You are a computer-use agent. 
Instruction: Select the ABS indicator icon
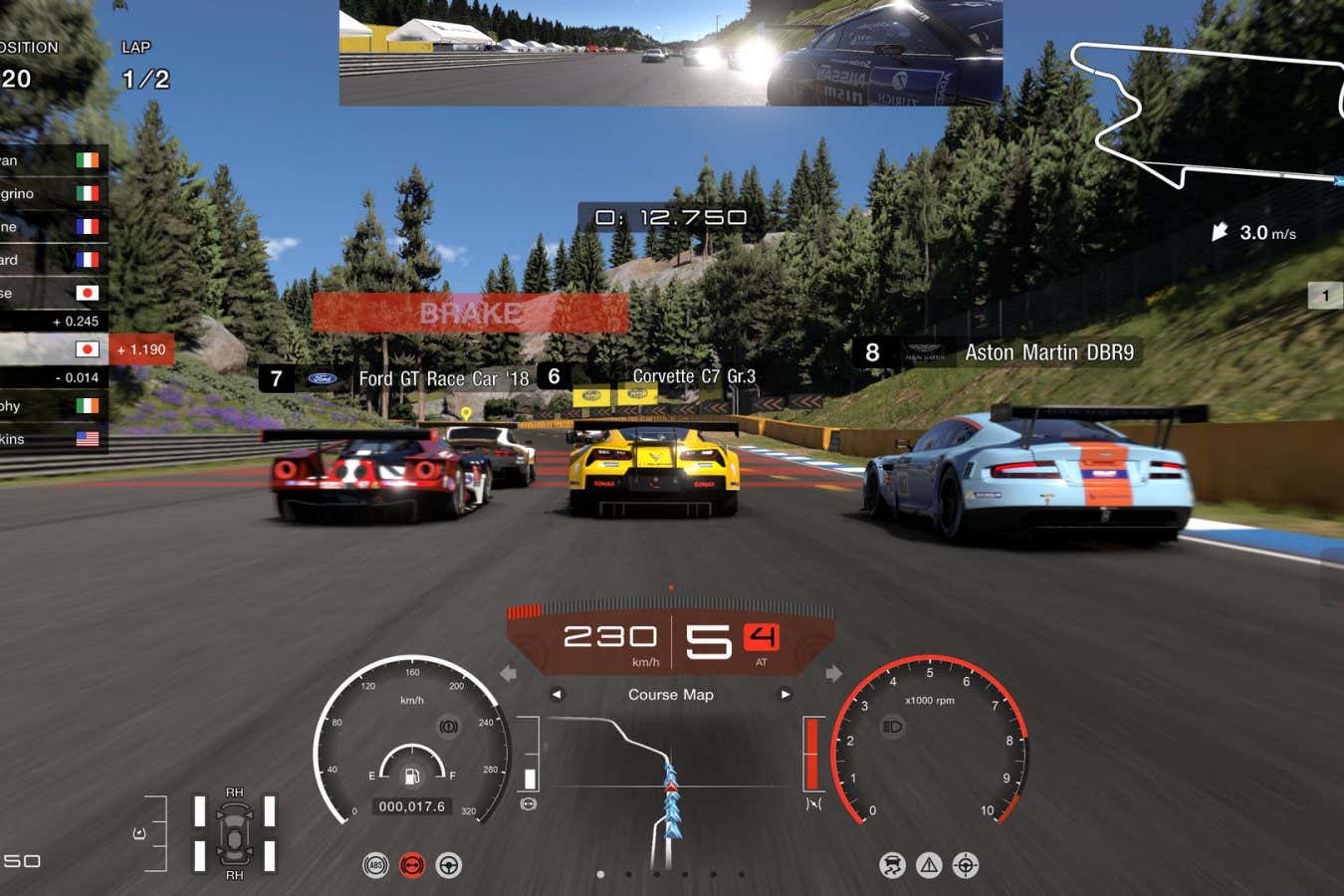click(x=375, y=865)
